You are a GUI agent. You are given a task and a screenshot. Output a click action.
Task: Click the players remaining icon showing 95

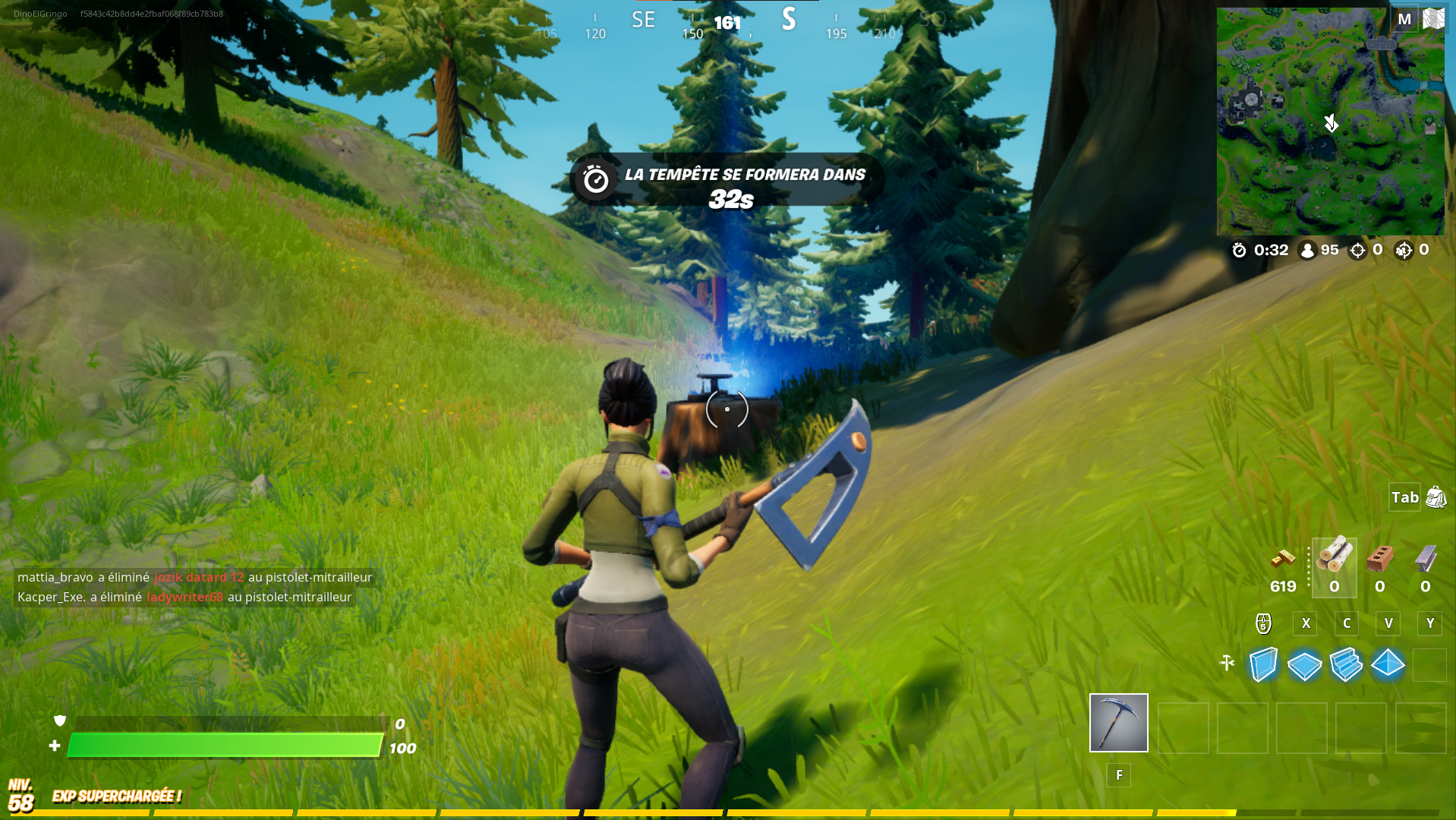click(x=1307, y=250)
